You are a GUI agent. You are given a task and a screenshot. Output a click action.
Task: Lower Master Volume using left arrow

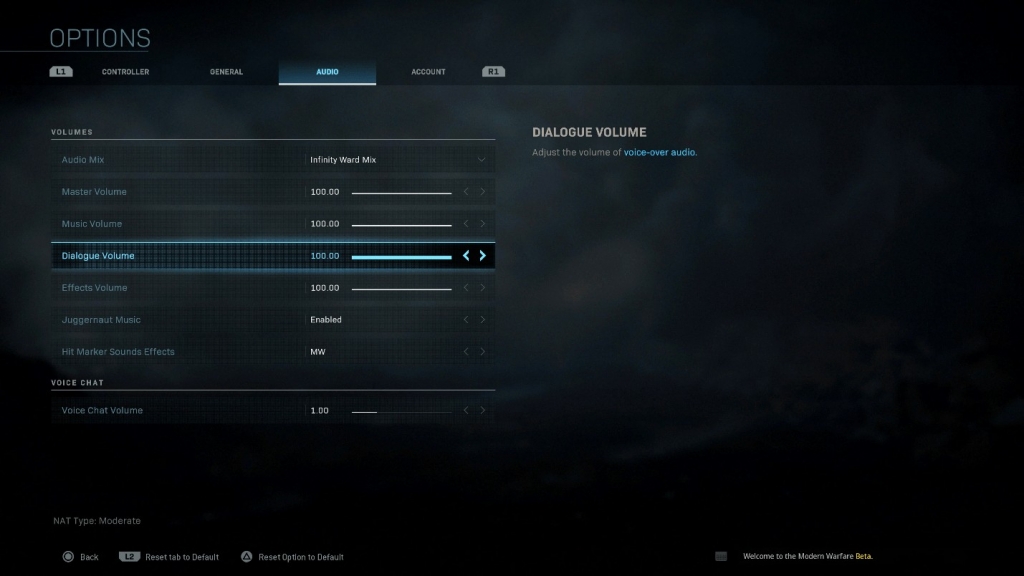pyautogui.click(x=466, y=192)
